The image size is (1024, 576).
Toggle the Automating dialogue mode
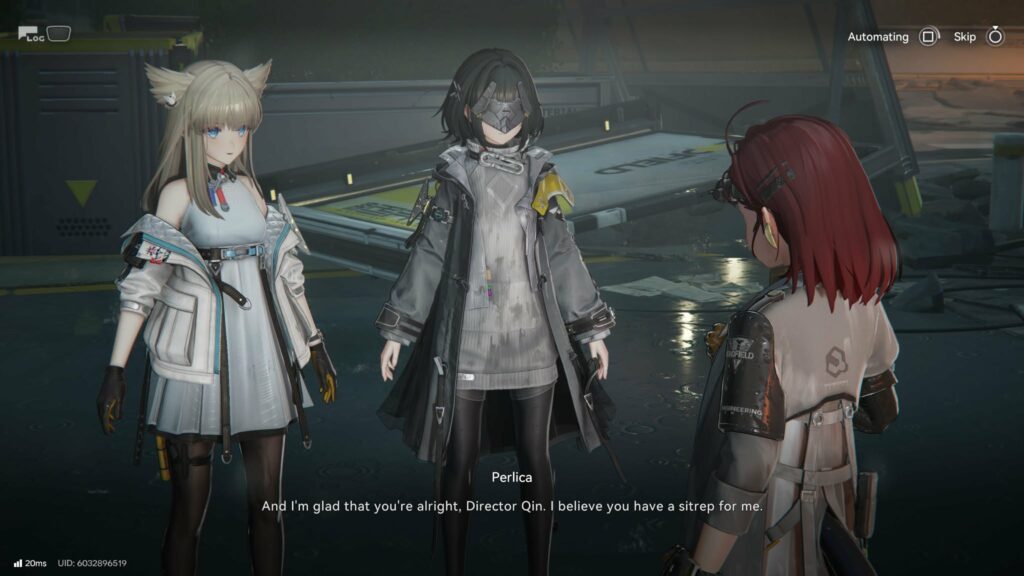point(928,37)
